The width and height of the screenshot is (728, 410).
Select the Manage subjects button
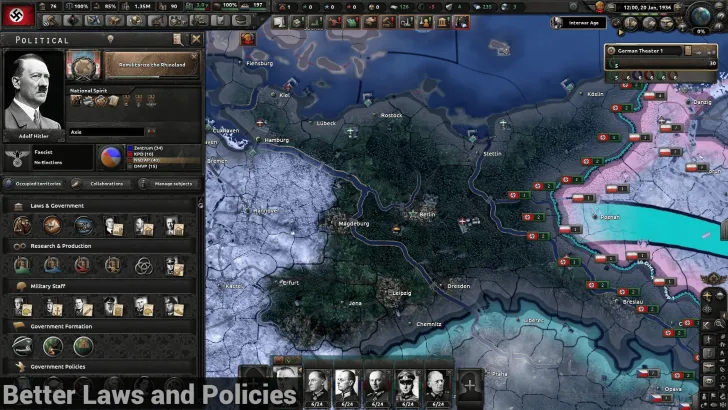(171, 183)
